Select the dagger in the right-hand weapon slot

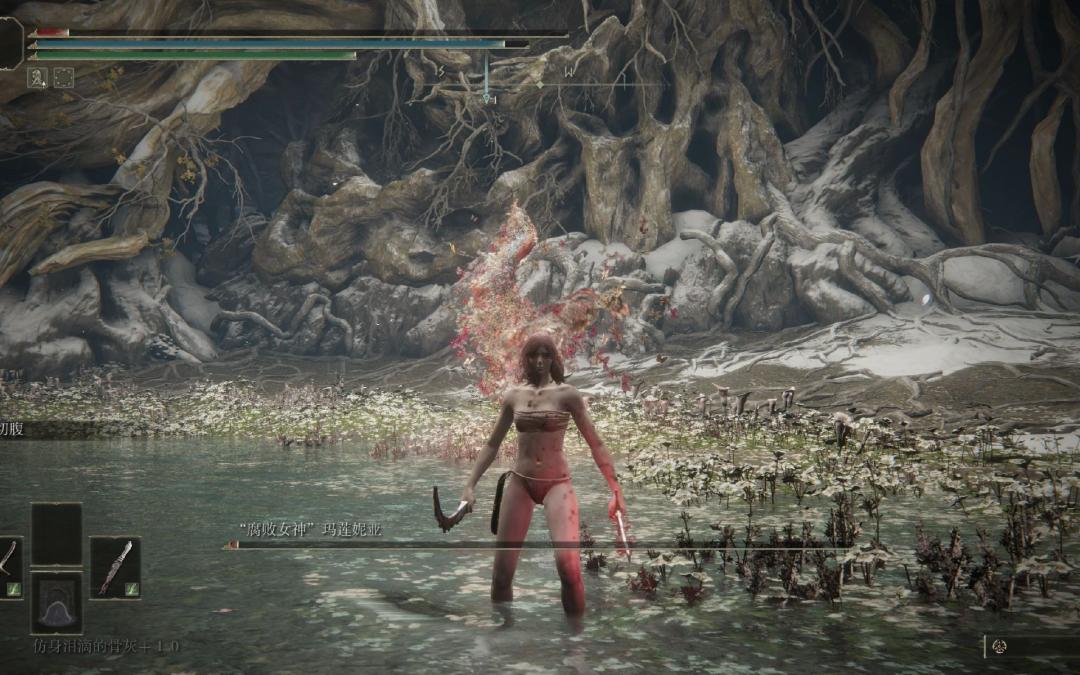point(114,567)
